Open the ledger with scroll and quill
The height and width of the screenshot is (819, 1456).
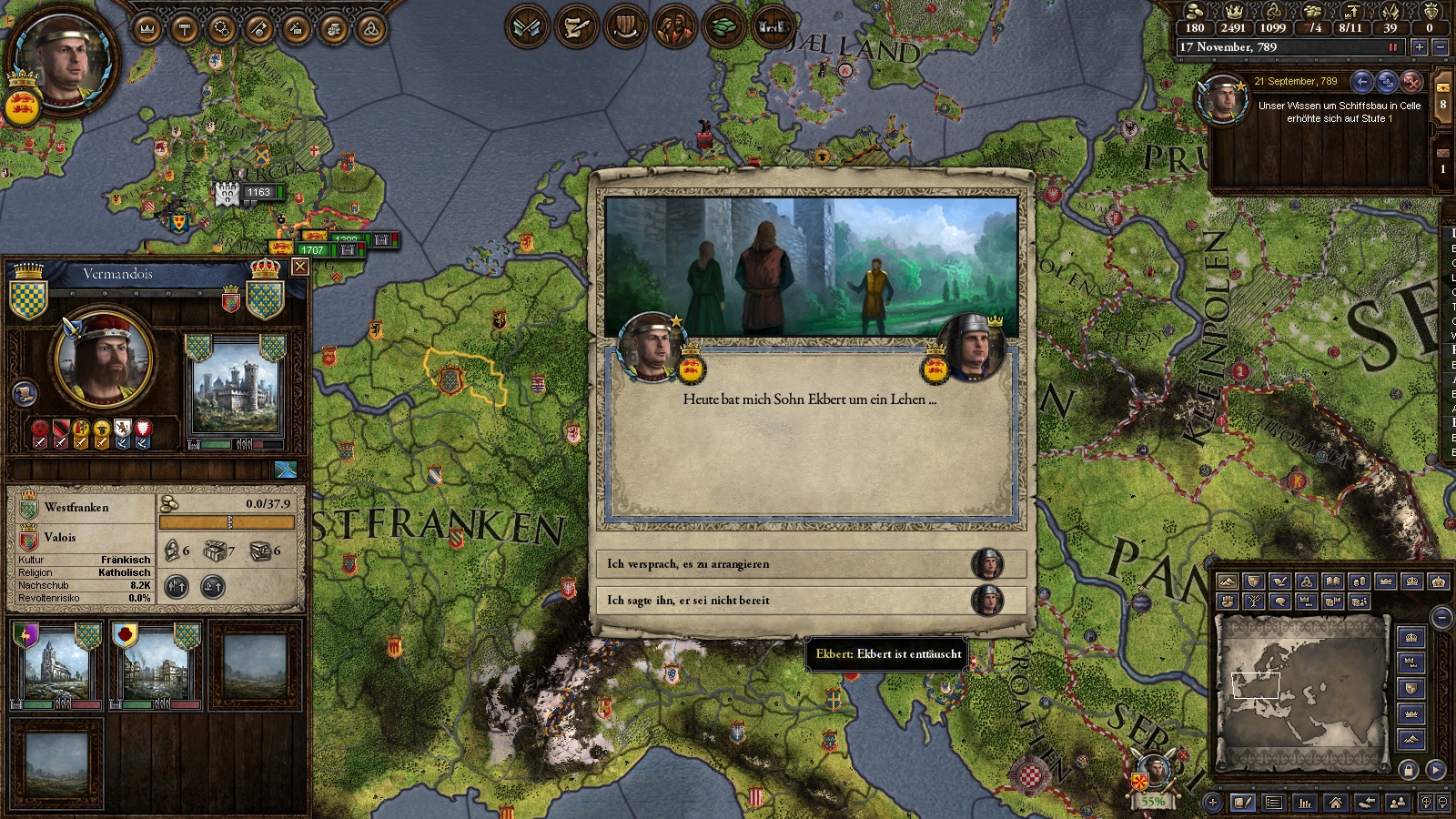[576, 27]
